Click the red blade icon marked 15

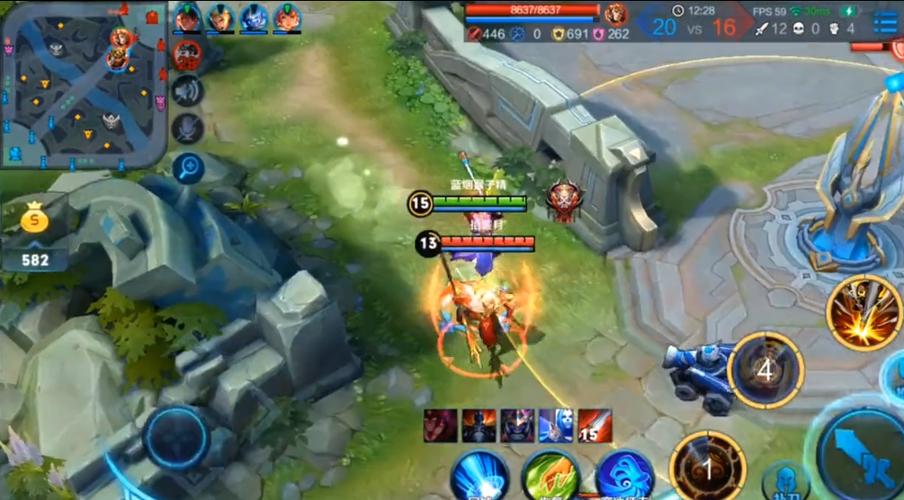click(x=594, y=425)
